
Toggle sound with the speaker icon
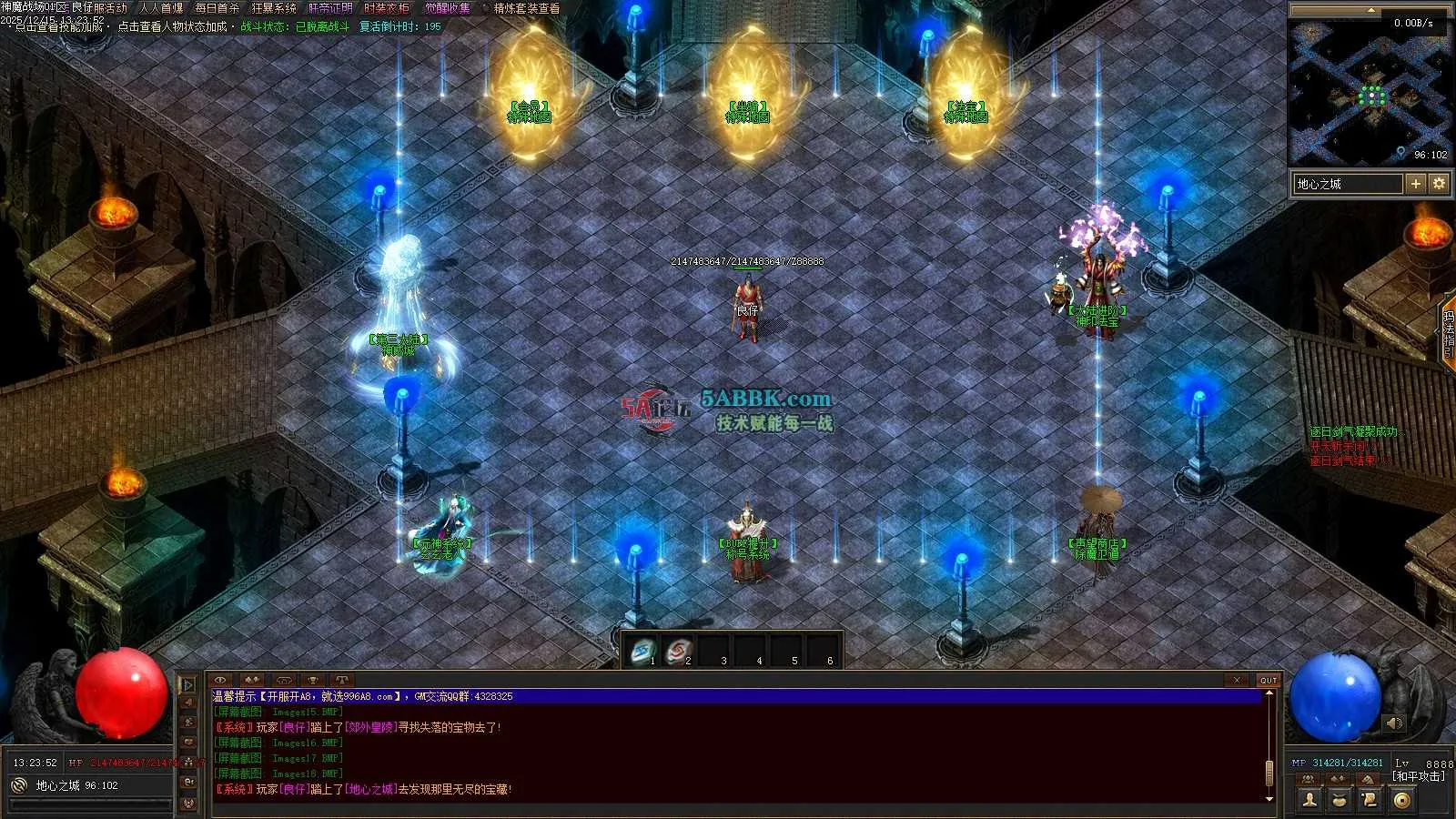[x=1394, y=723]
